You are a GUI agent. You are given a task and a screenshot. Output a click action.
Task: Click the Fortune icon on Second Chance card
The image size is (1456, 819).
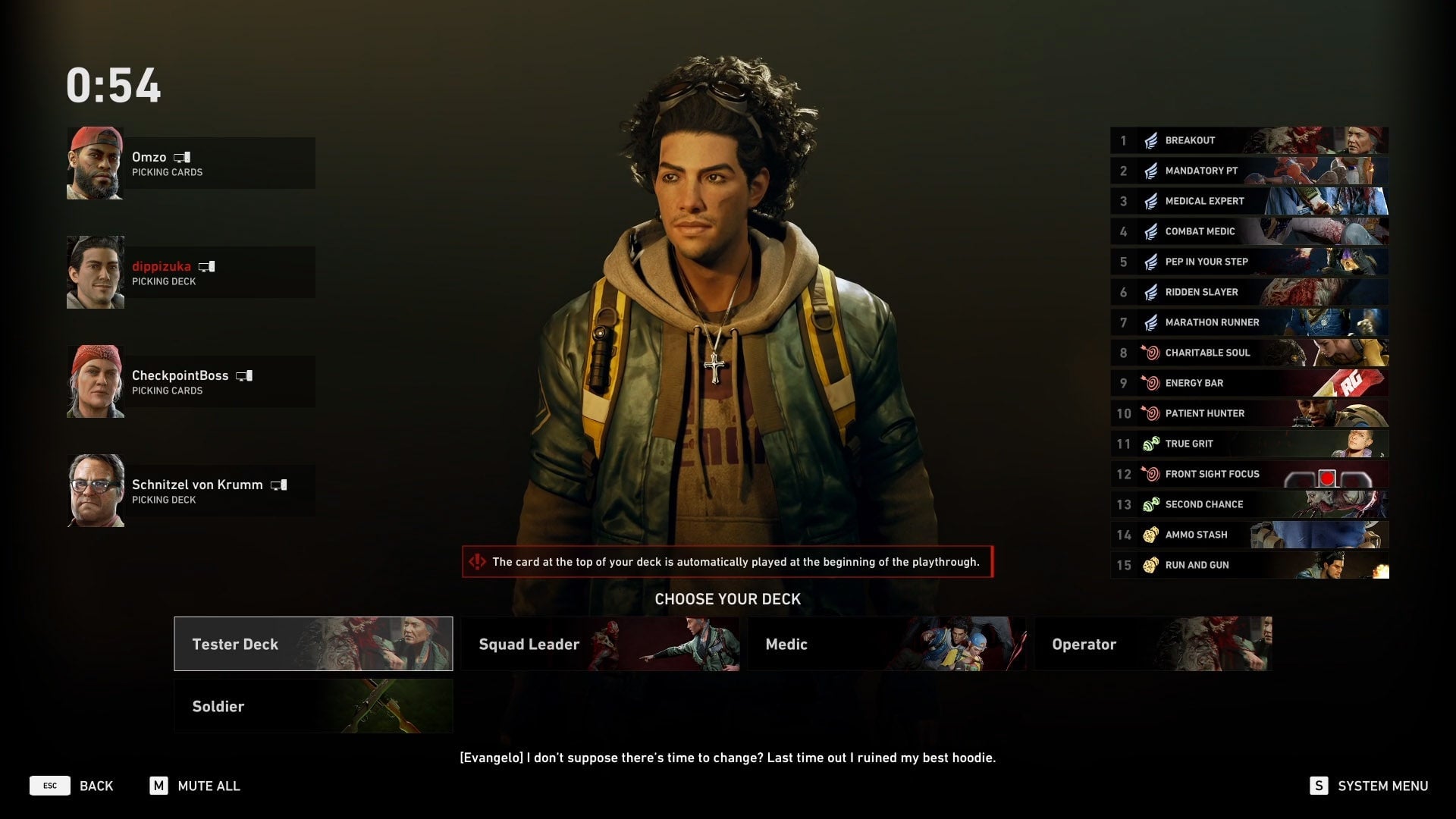(1150, 504)
